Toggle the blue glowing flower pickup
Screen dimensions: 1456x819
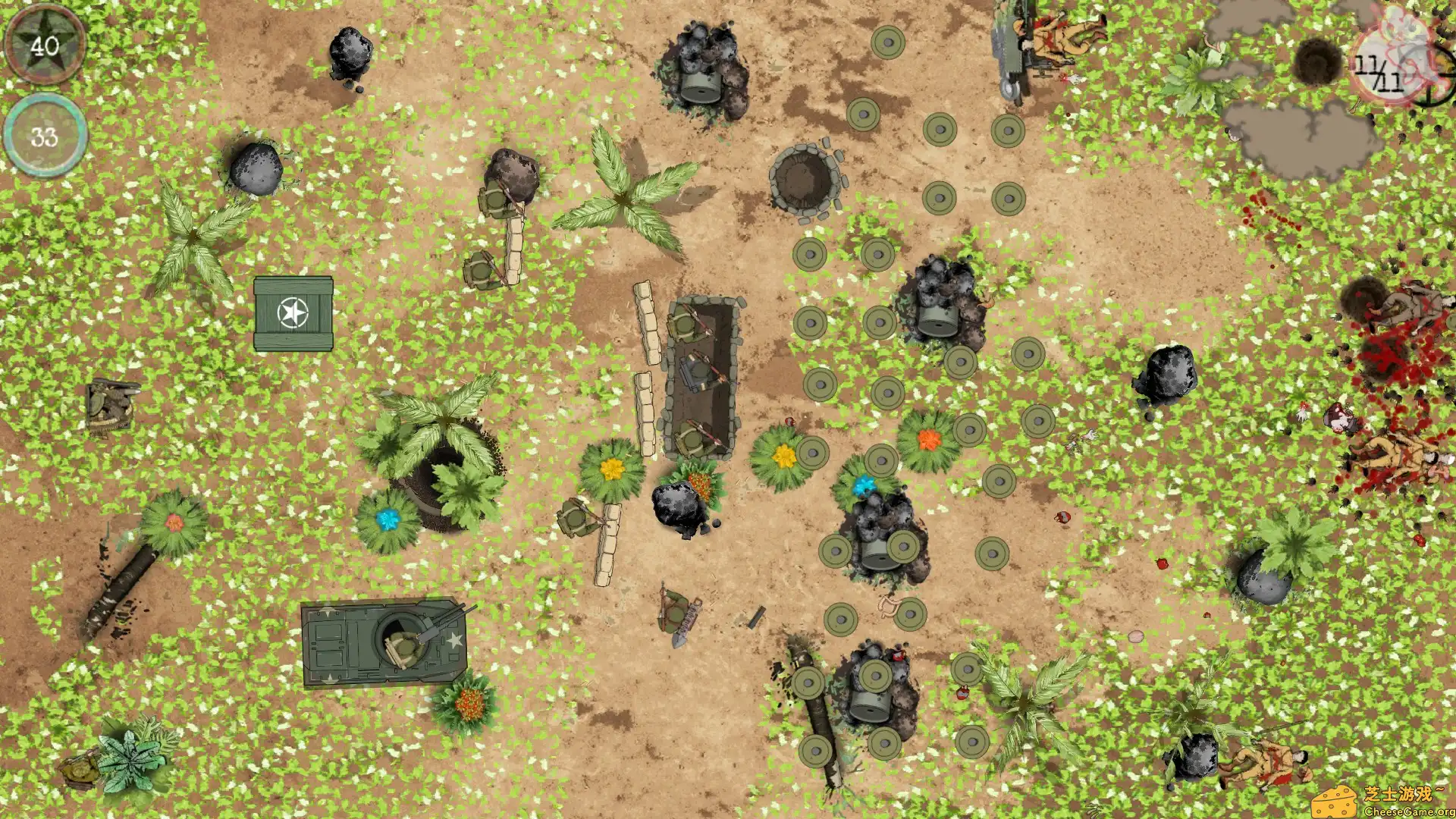point(388,520)
